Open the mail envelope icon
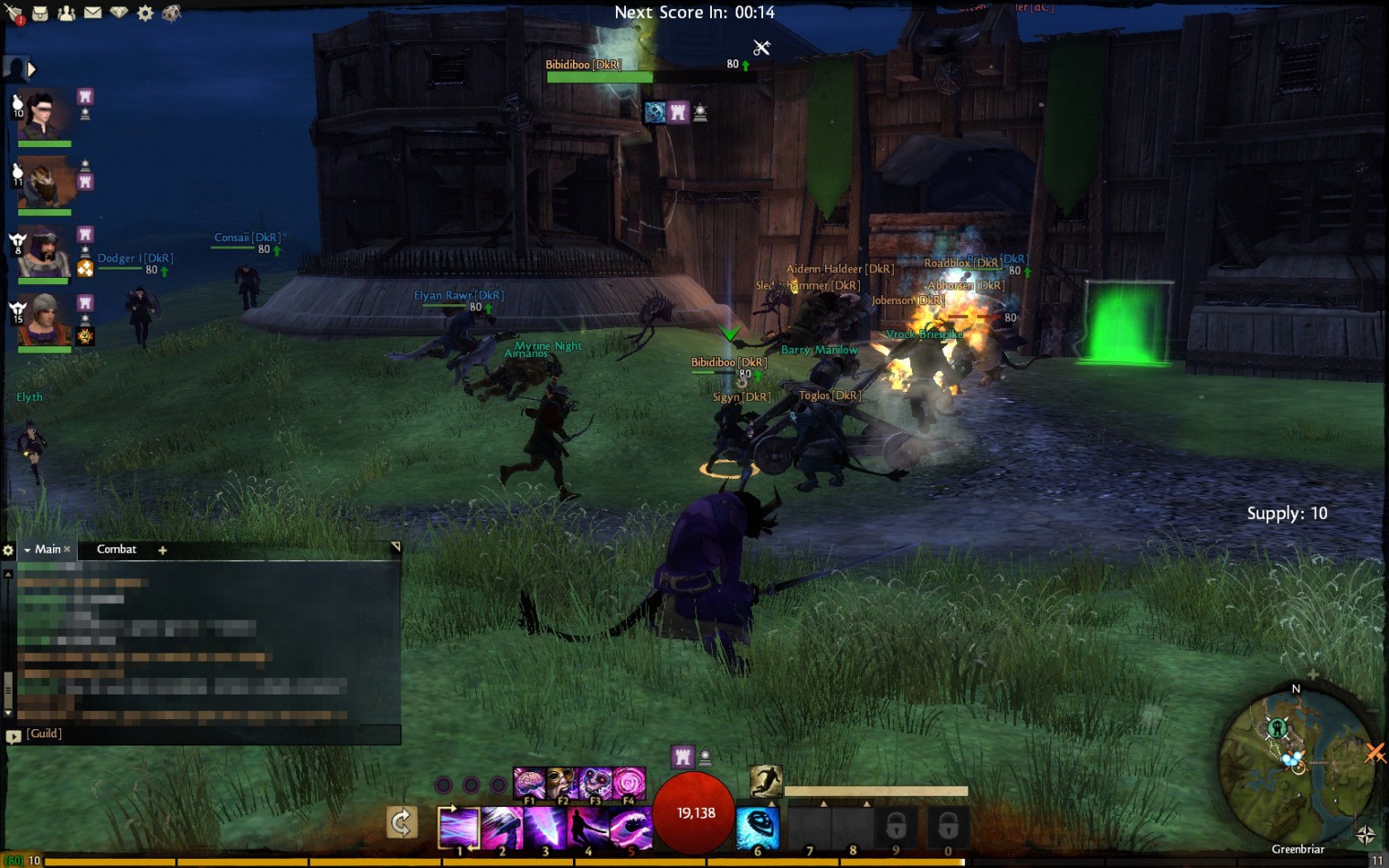 [93, 13]
